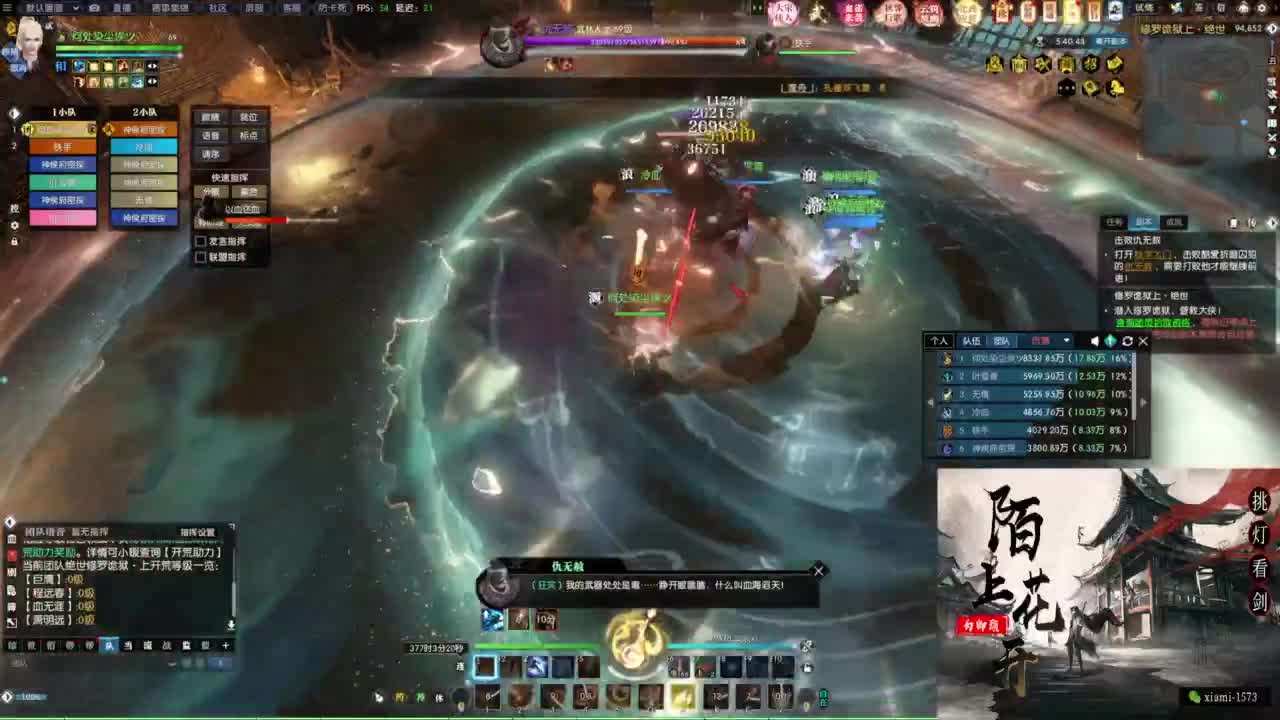1280x720 pixels.
Task: Open the damage type dropdown on the statistics panel
Action: tap(1066, 341)
